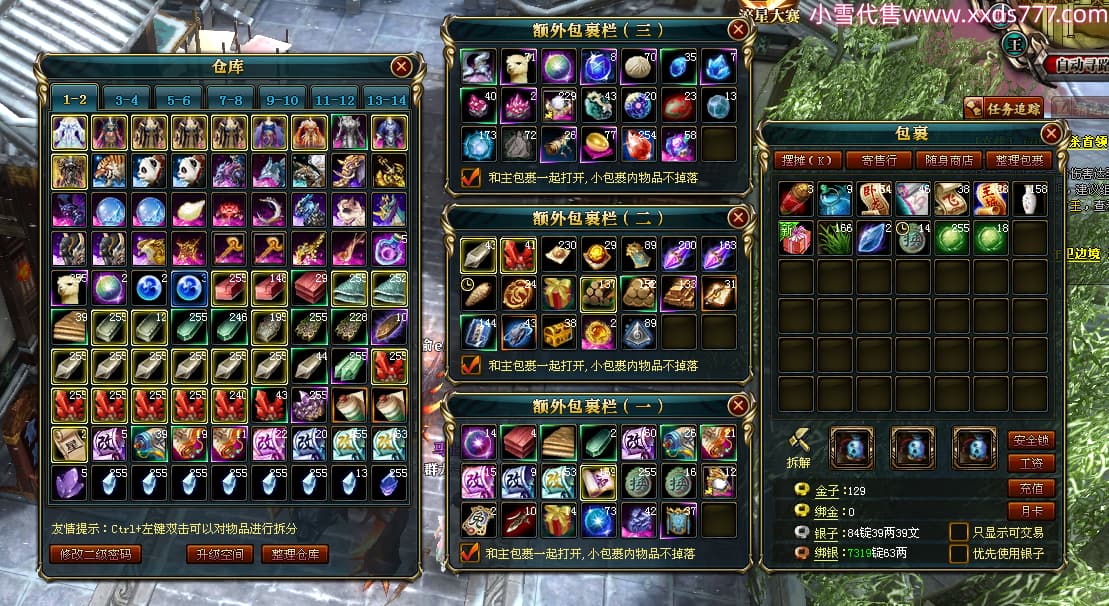Screen dimensions: 1109x606
Task: Close the 包裹 inventory window
Action: (1051, 133)
